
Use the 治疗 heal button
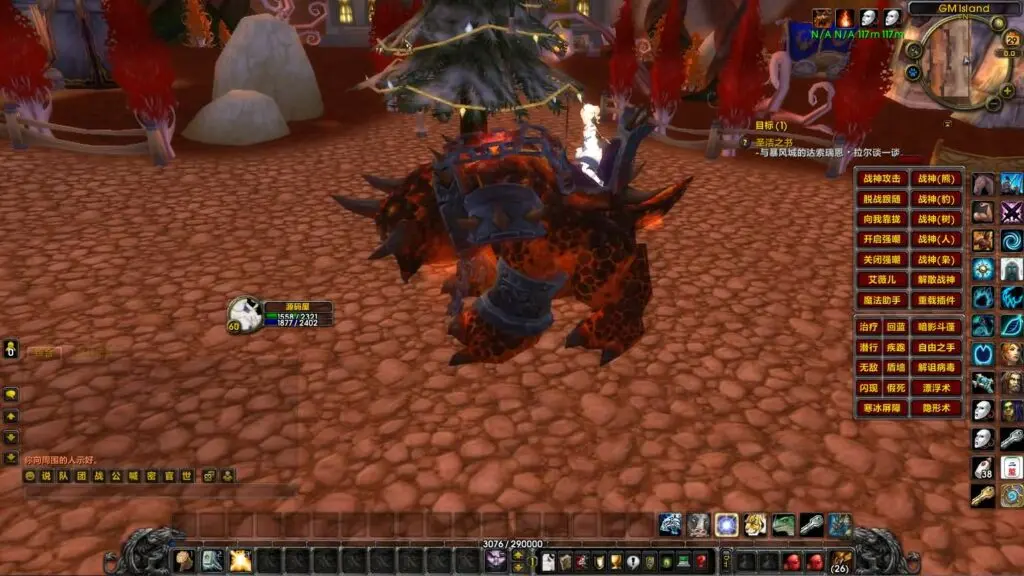click(867, 327)
